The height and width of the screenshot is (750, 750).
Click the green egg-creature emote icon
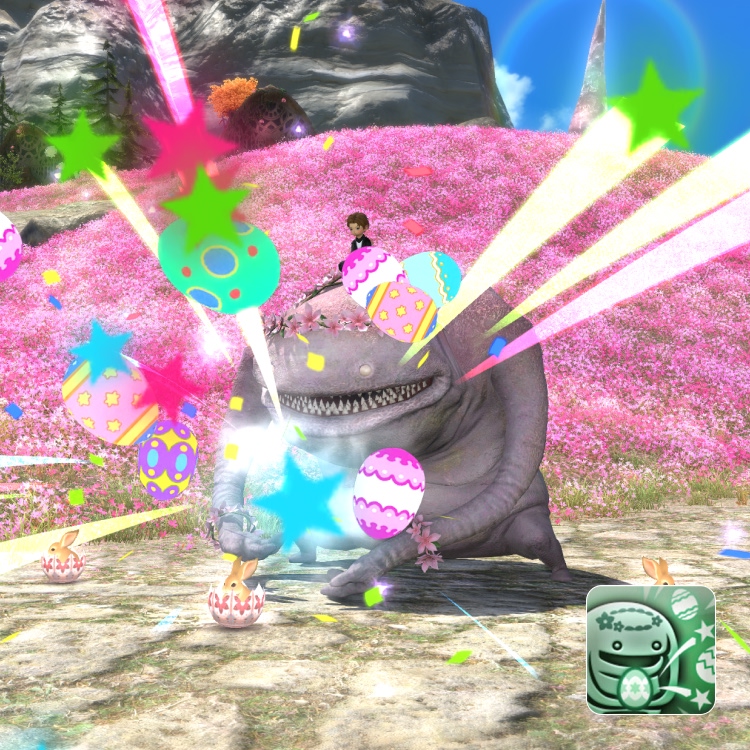tap(650, 649)
